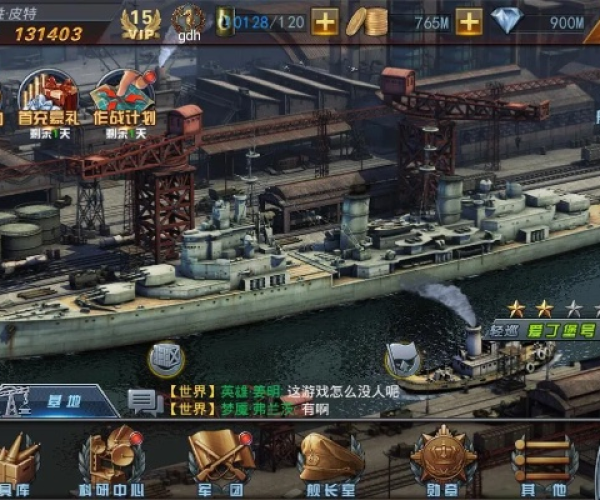This screenshot has height=500, width=600.
Task: Open the VIP 15 badge
Action: pos(141,20)
